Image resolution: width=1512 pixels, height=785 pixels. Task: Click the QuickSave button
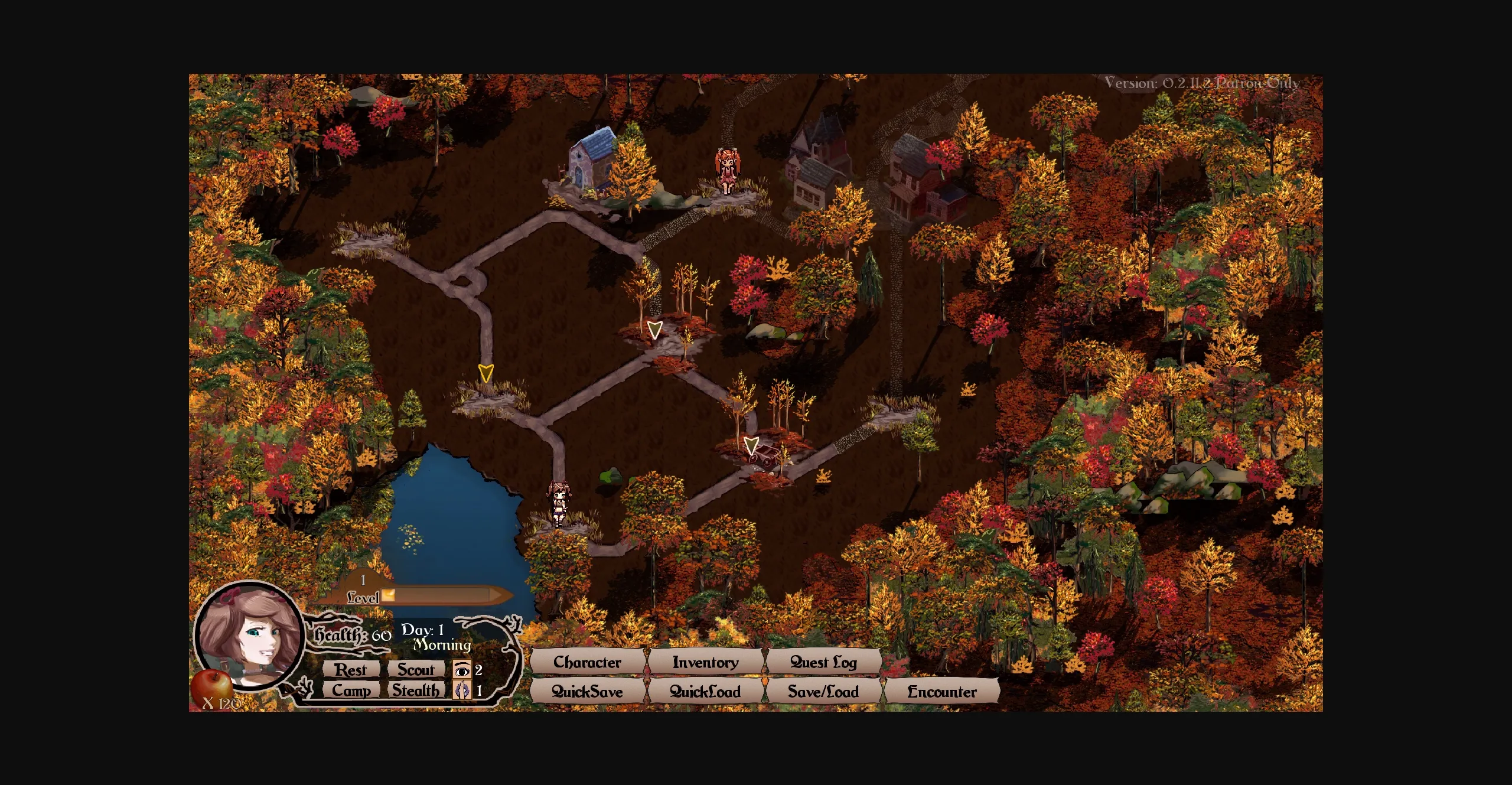coord(587,692)
